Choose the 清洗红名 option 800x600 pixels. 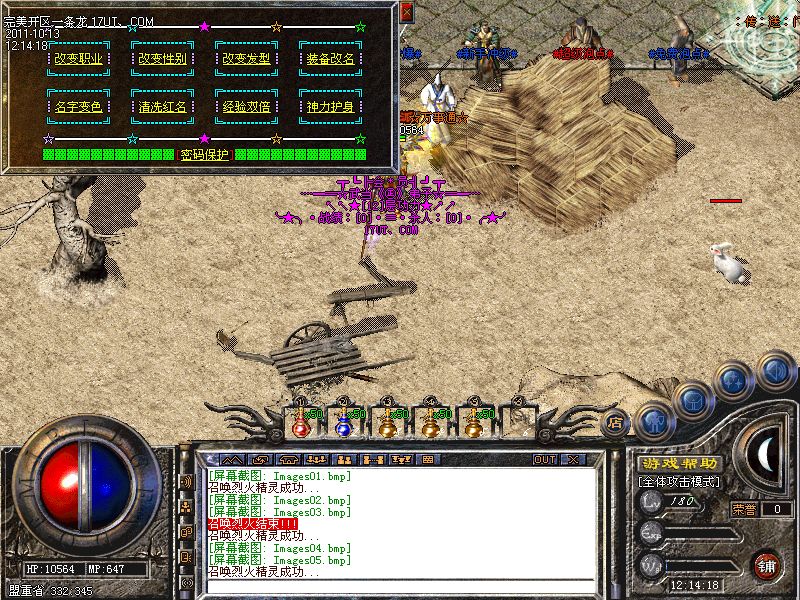(160, 105)
